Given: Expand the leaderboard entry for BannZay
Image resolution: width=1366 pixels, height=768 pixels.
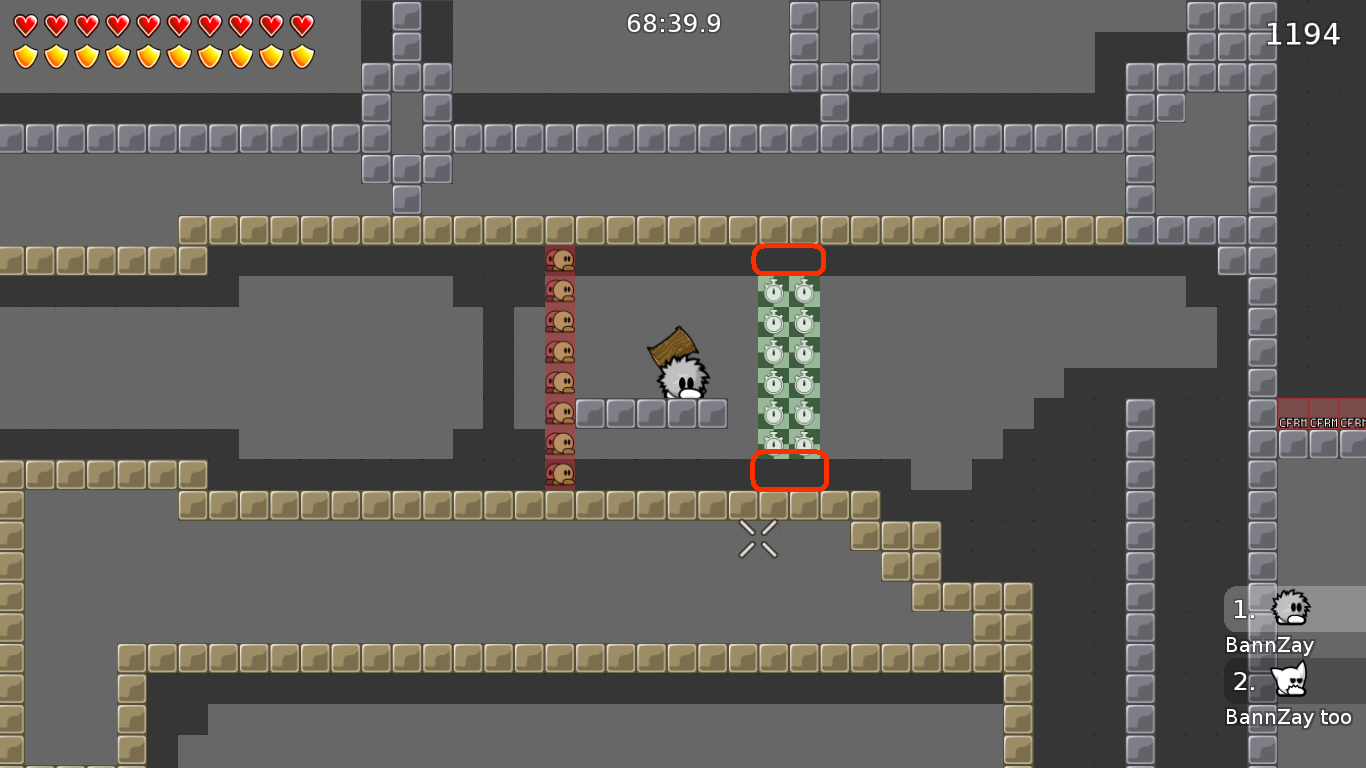Looking at the screenshot, I should [1268, 645].
